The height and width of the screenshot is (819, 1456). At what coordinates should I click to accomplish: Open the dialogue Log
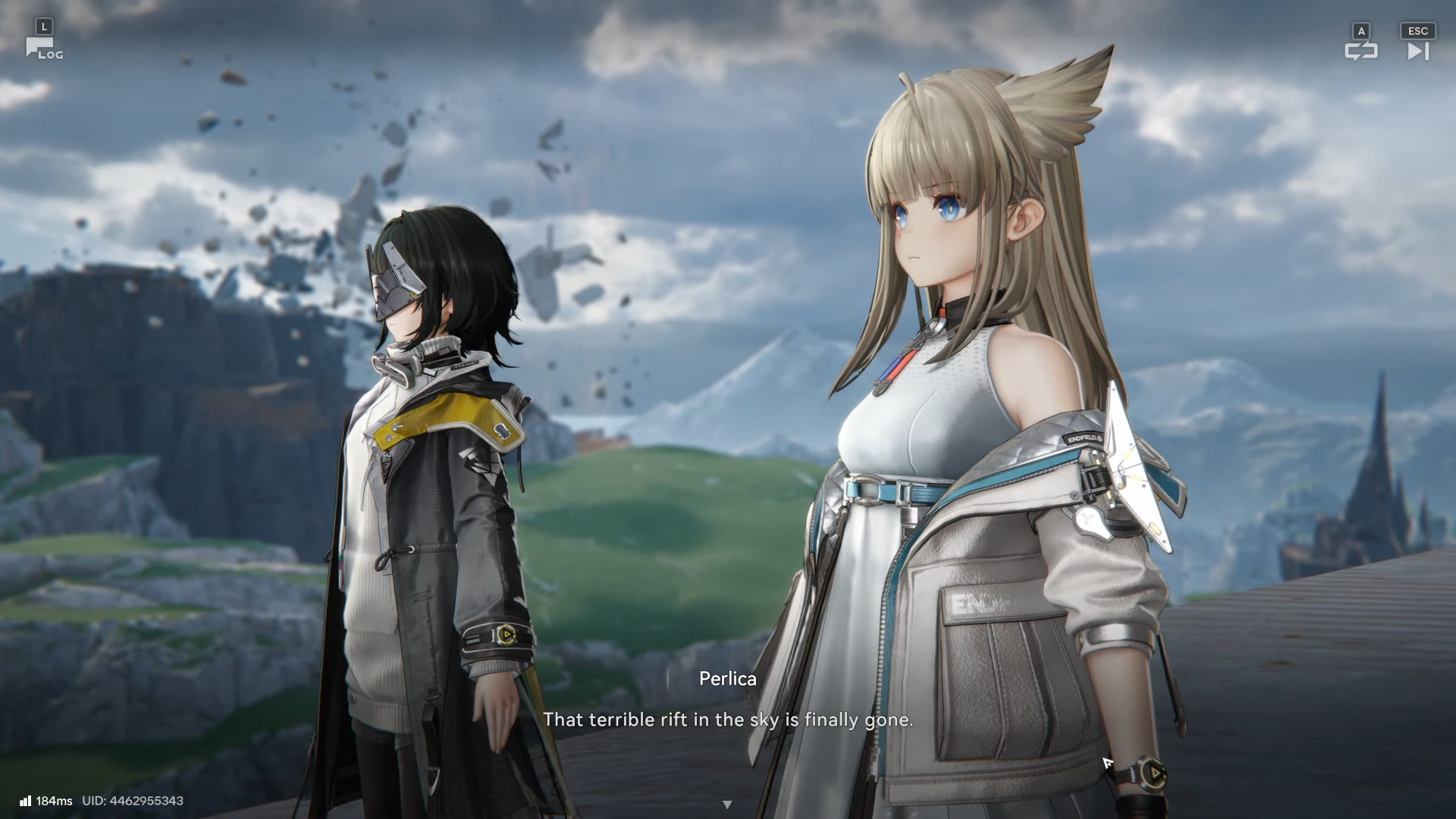click(43, 49)
